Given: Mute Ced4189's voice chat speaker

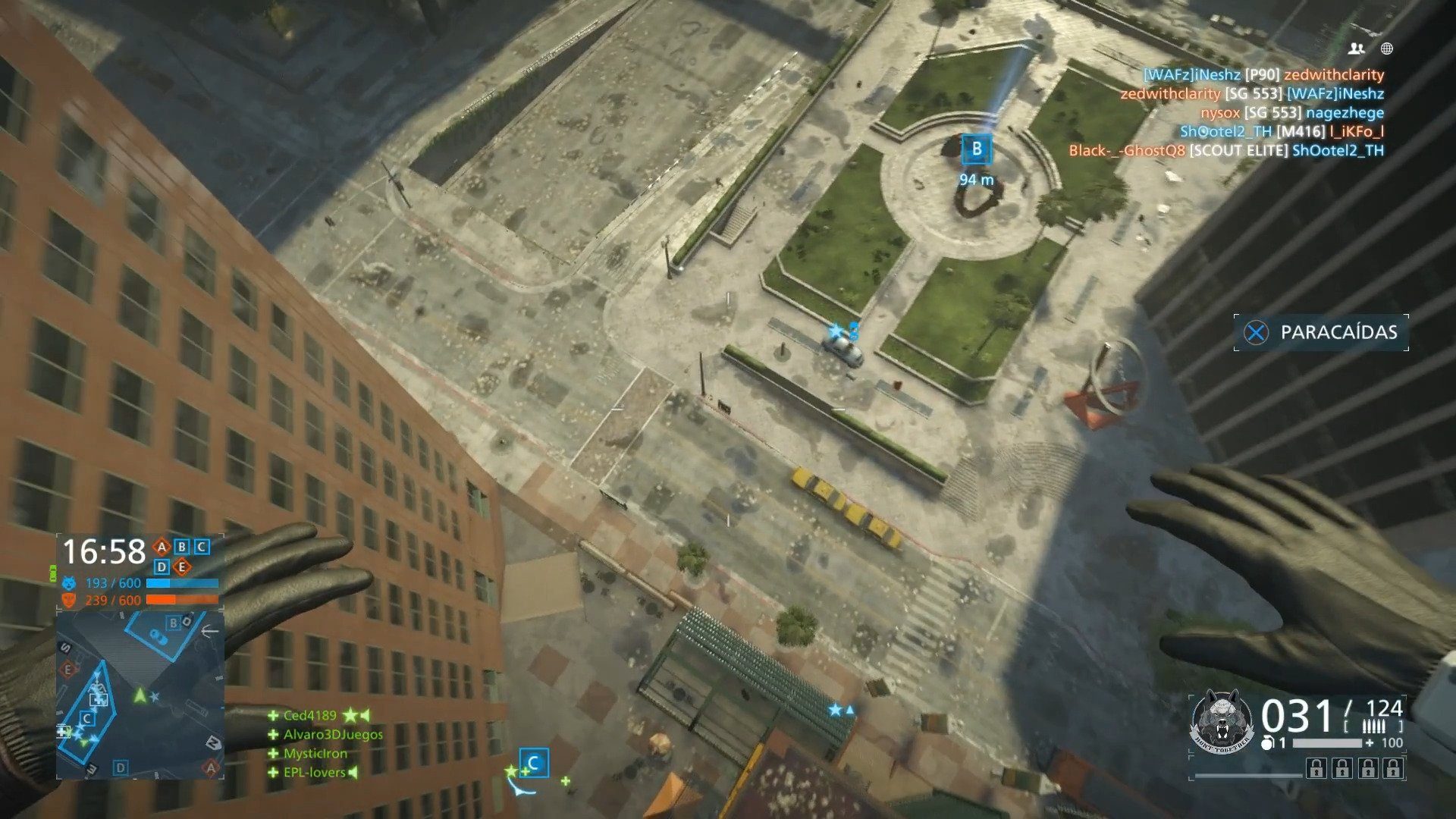Looking at the screenshot, I should [x=365, y=715].
